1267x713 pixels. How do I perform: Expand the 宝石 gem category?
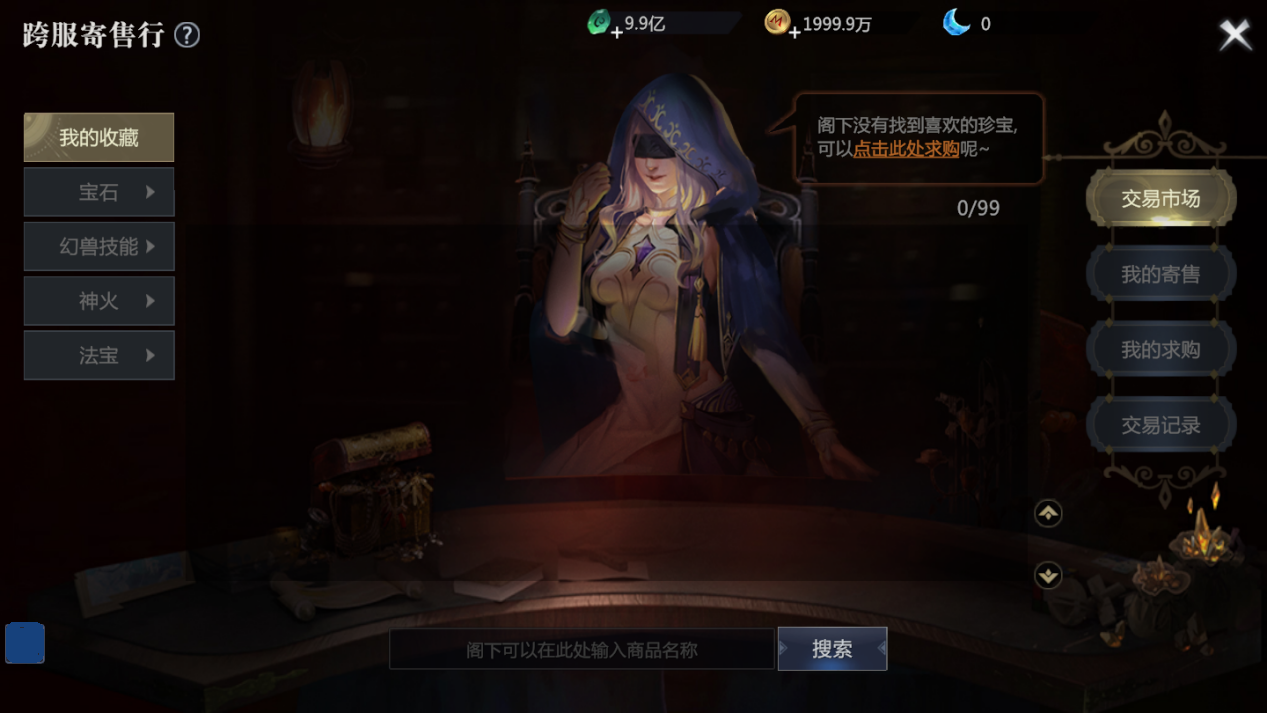99,192
